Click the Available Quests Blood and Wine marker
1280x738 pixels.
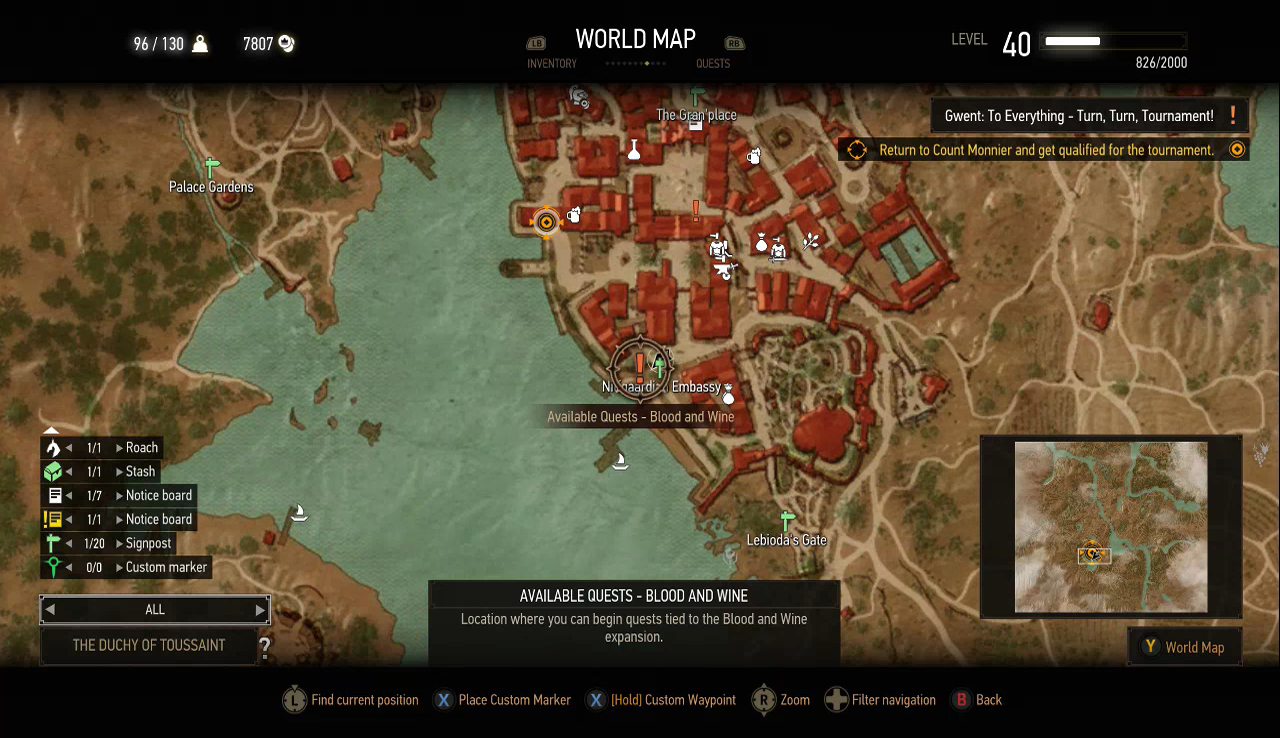pos(640,366)
